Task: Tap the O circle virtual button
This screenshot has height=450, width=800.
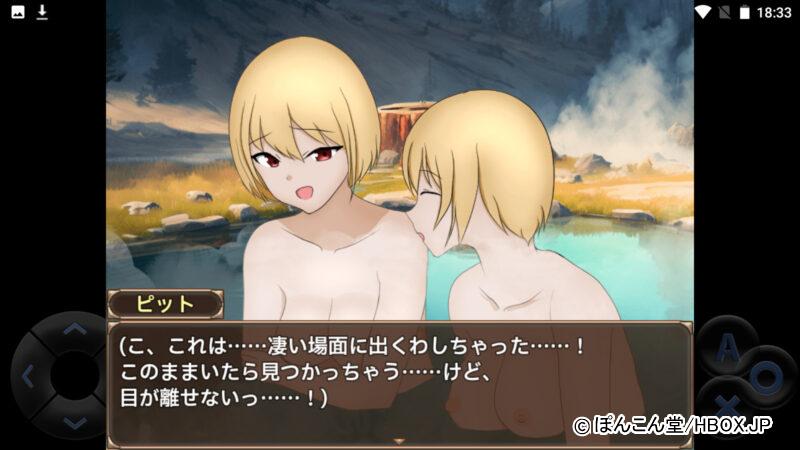Action: (765, 377)
